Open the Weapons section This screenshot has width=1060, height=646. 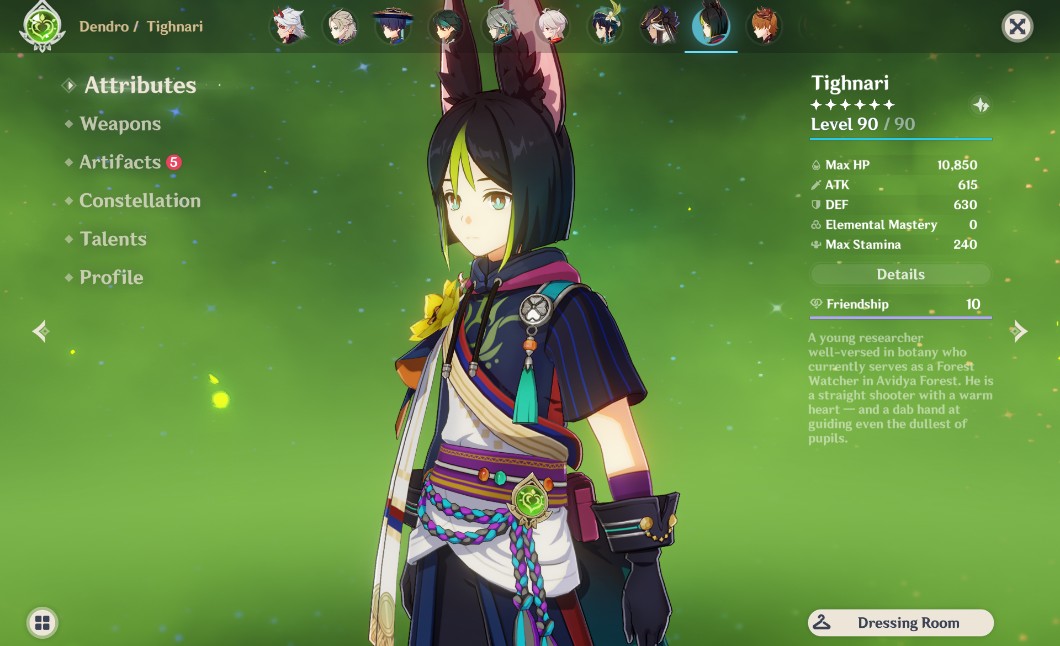[x=120, y=124]
